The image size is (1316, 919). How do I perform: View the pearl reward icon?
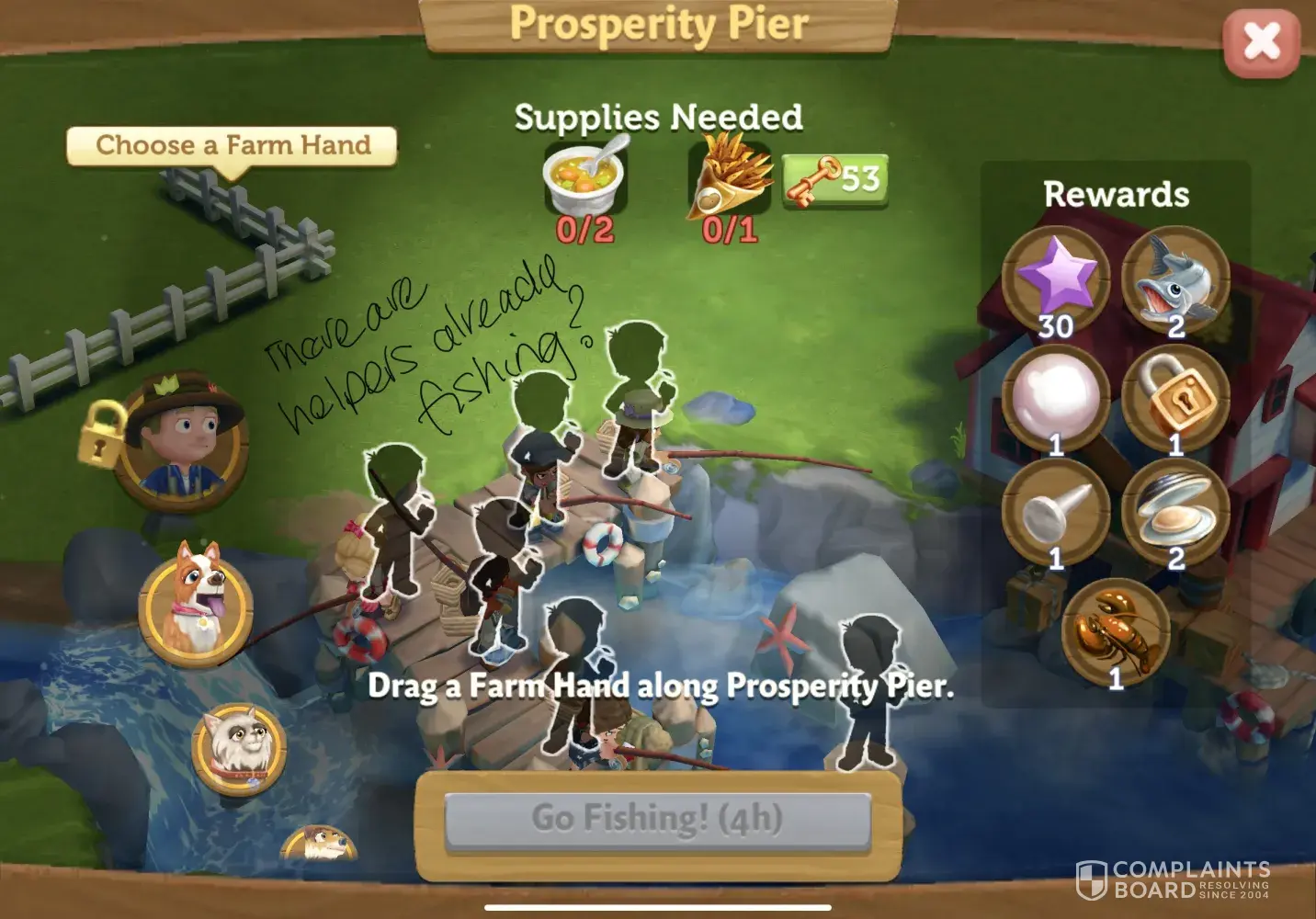tap(1056, 399)
